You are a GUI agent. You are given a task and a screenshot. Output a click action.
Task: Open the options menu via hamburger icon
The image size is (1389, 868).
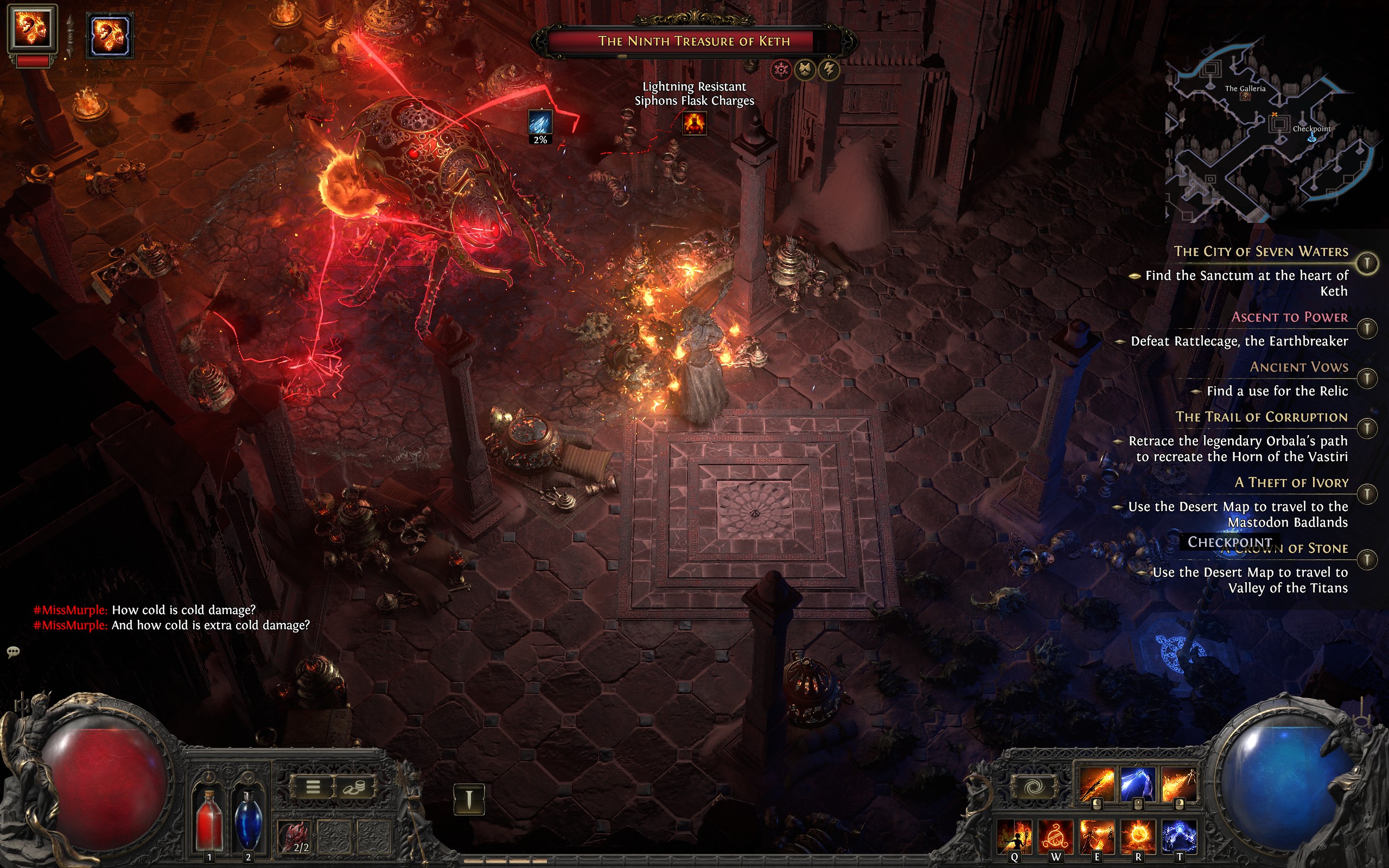point(314,787)
